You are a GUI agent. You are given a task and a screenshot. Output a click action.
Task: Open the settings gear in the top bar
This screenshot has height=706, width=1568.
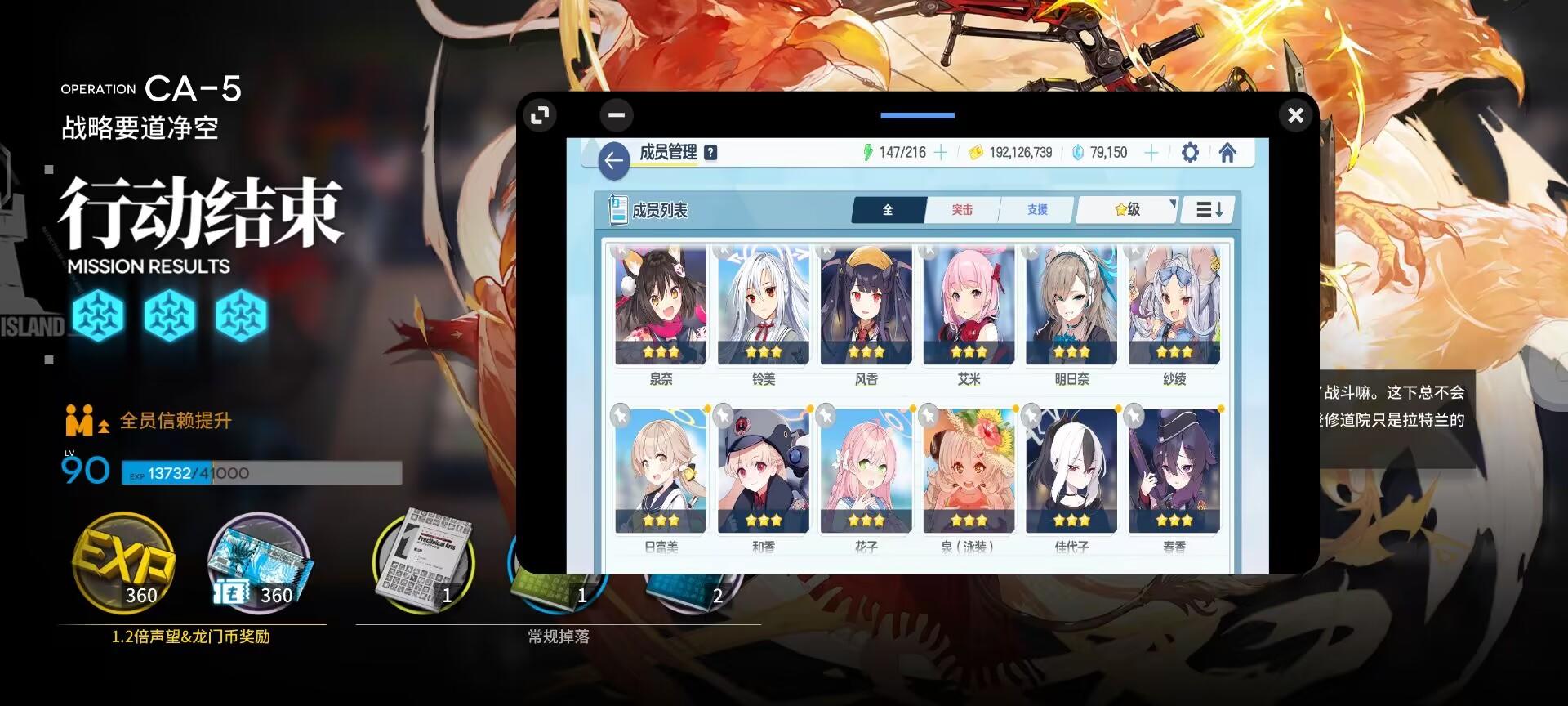(x=1190, y=152)
